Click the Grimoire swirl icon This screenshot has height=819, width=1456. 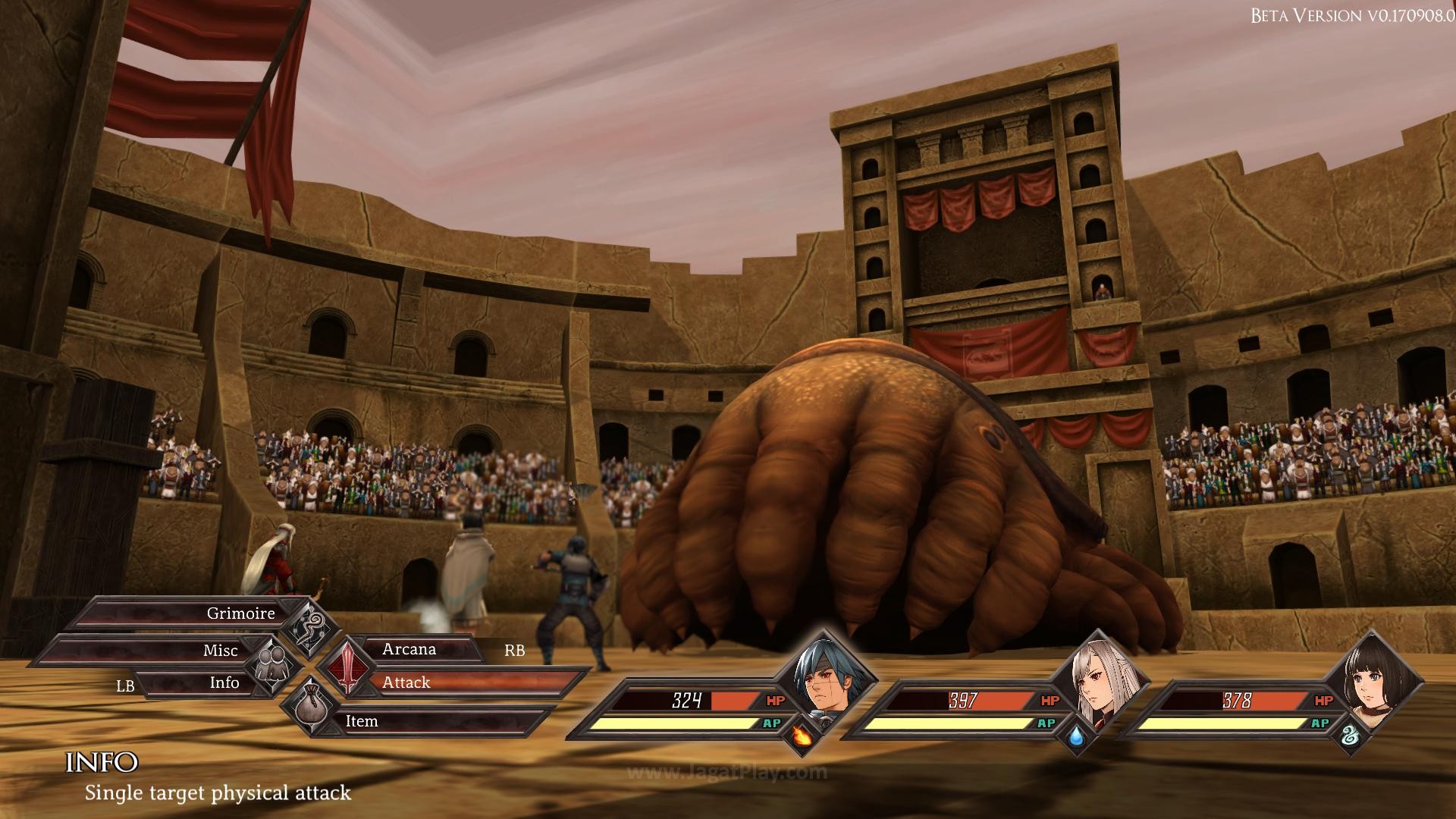click(312, 626)
